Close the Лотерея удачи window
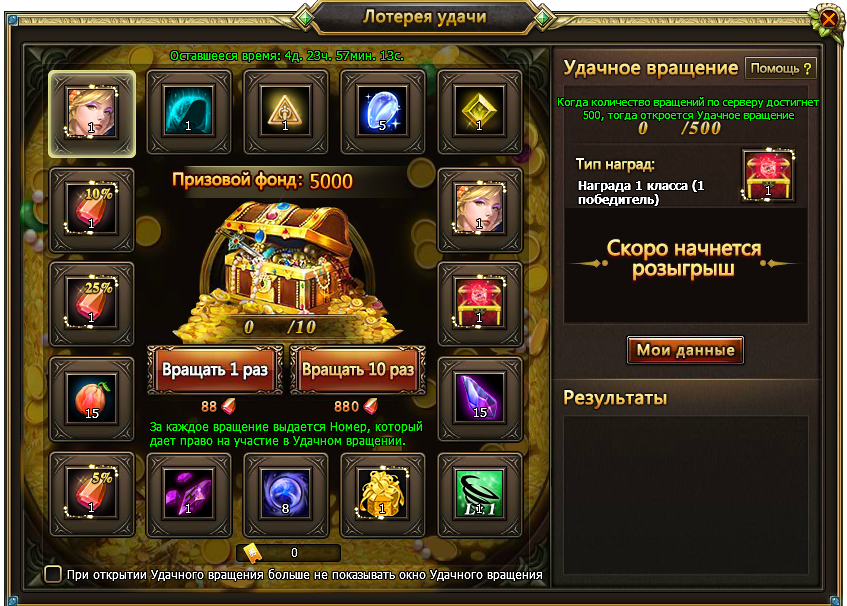The height and width of the screenshot is (606, 847). point(828,18)
